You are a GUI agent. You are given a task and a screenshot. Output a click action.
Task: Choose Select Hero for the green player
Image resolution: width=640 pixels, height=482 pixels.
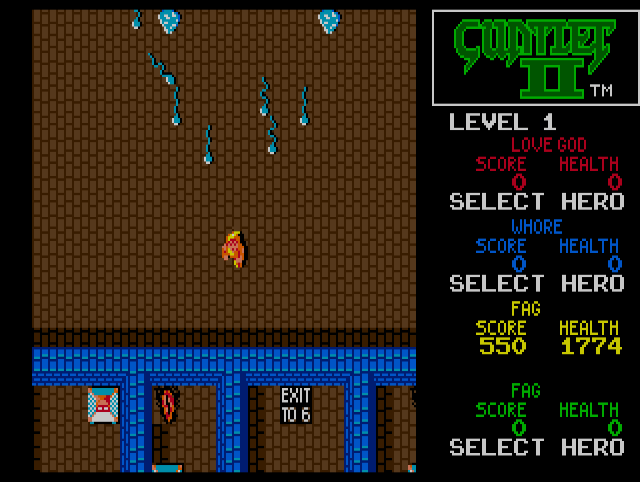pos(536,447)
